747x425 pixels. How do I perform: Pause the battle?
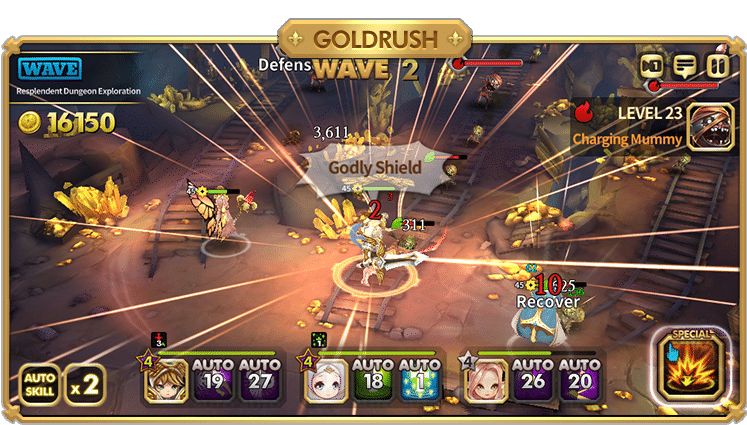(x=717, y=66)
